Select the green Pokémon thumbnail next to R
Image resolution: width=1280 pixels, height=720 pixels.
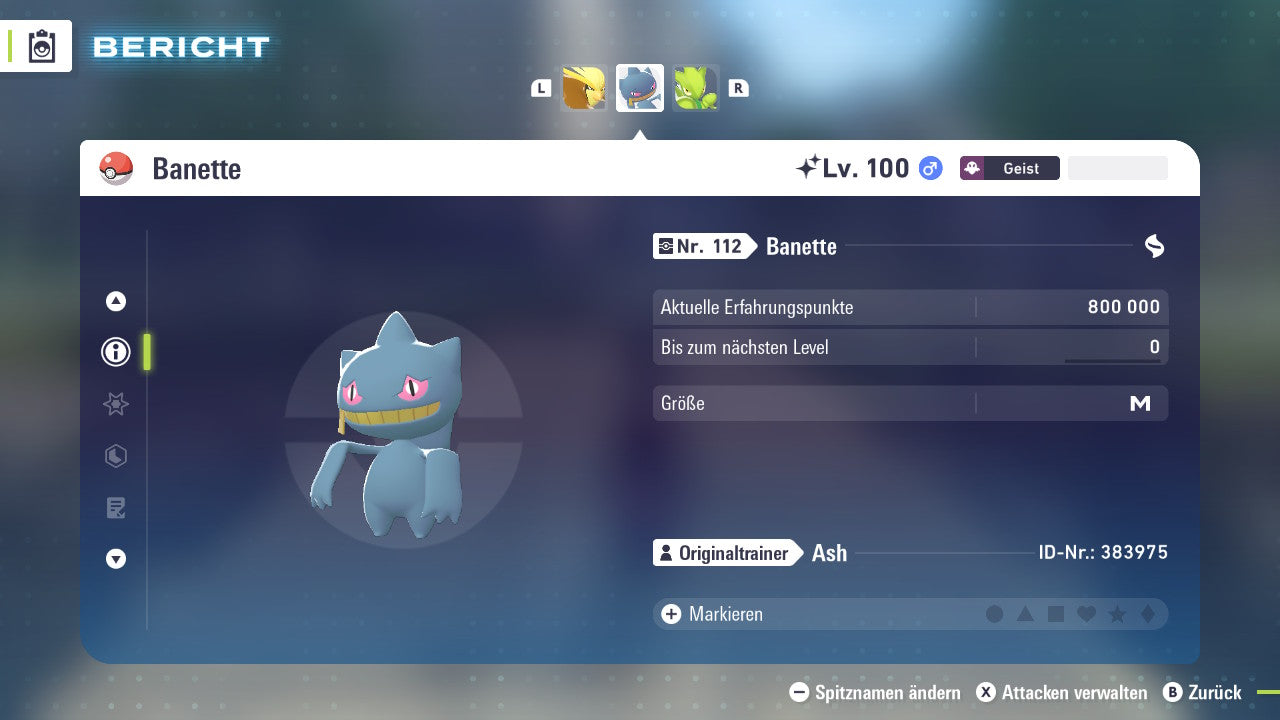695,87
